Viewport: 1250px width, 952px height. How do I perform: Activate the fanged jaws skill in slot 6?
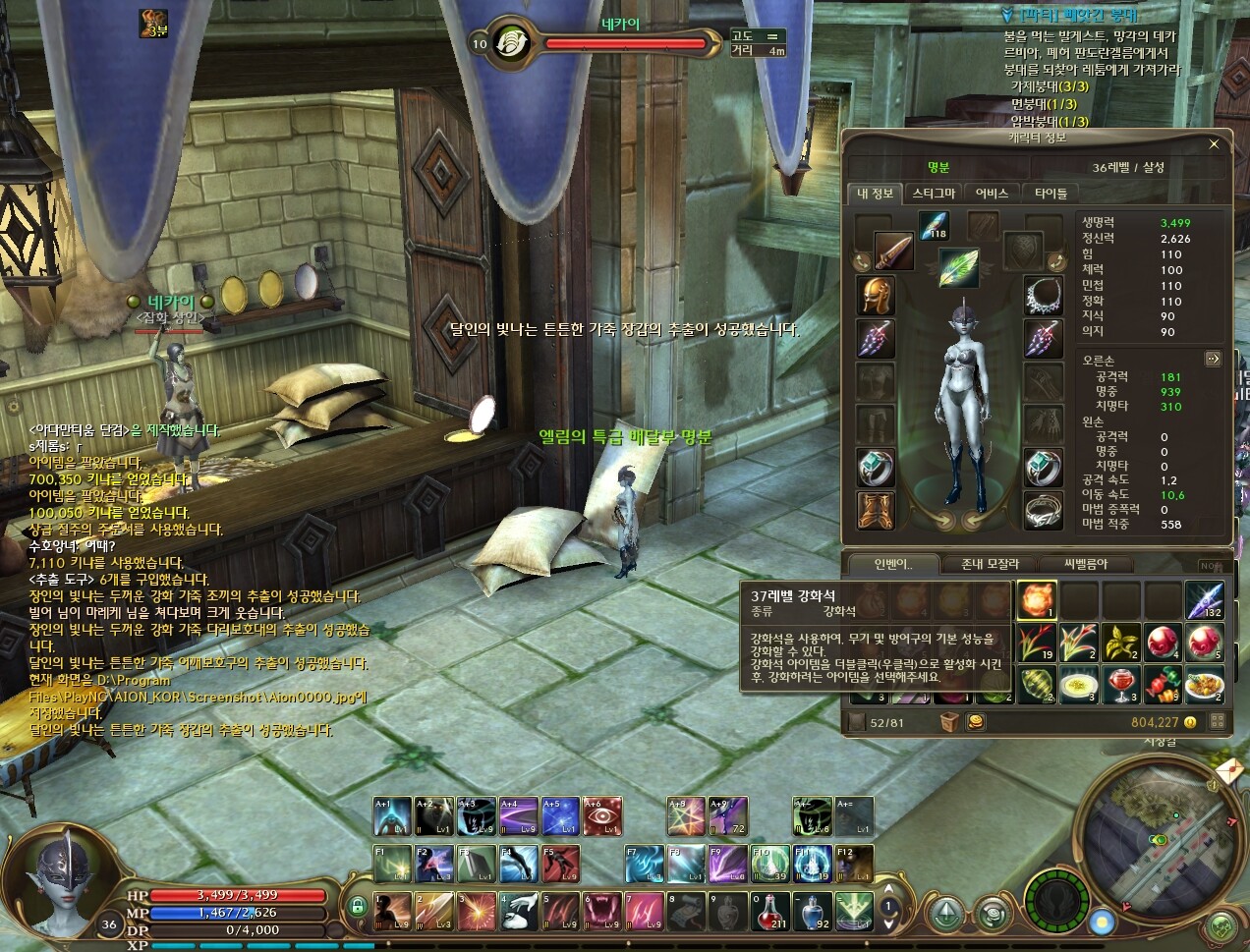pos(602,911)
